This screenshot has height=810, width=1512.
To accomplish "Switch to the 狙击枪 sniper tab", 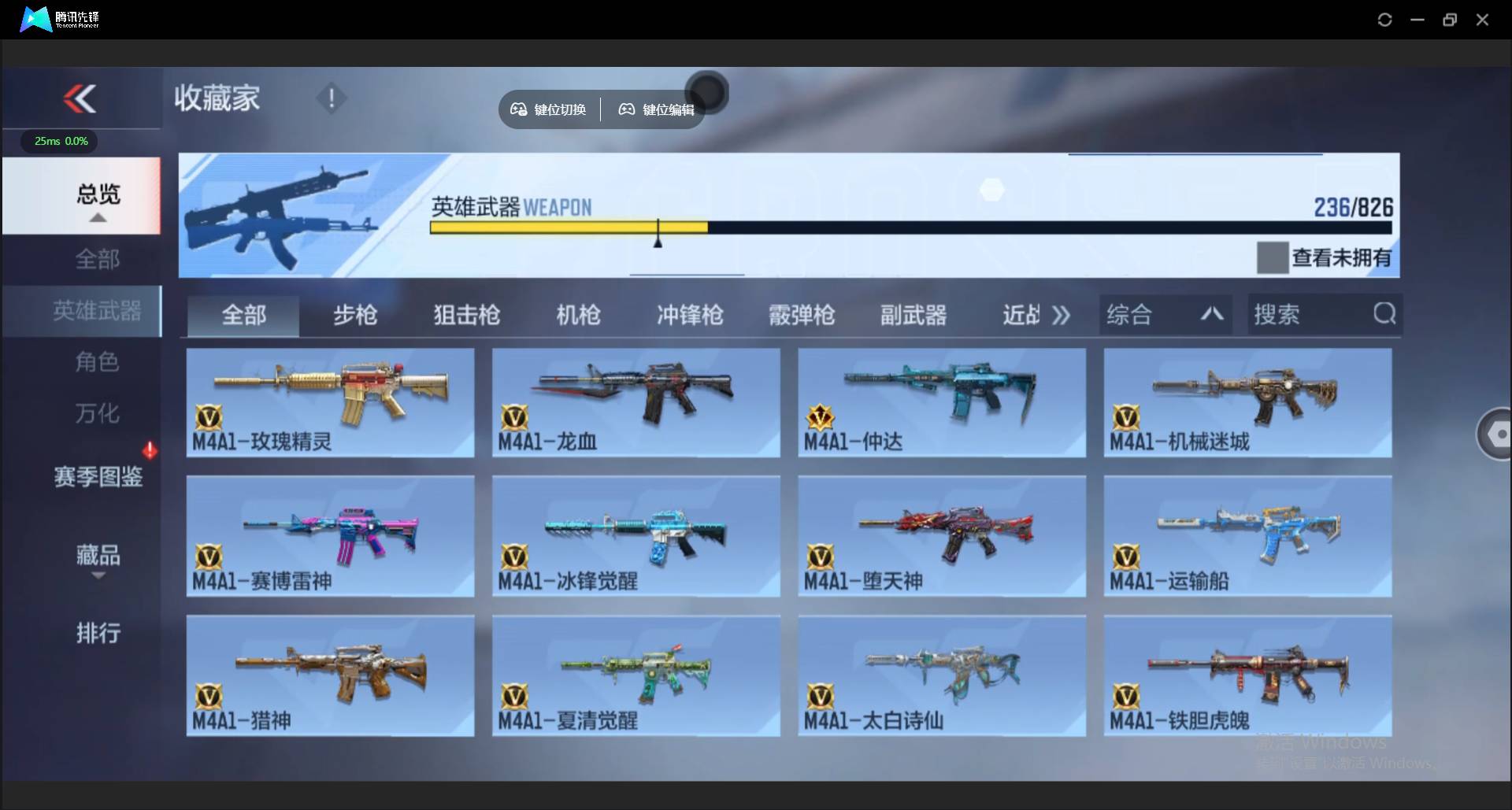I will click(x=465, y=315).
